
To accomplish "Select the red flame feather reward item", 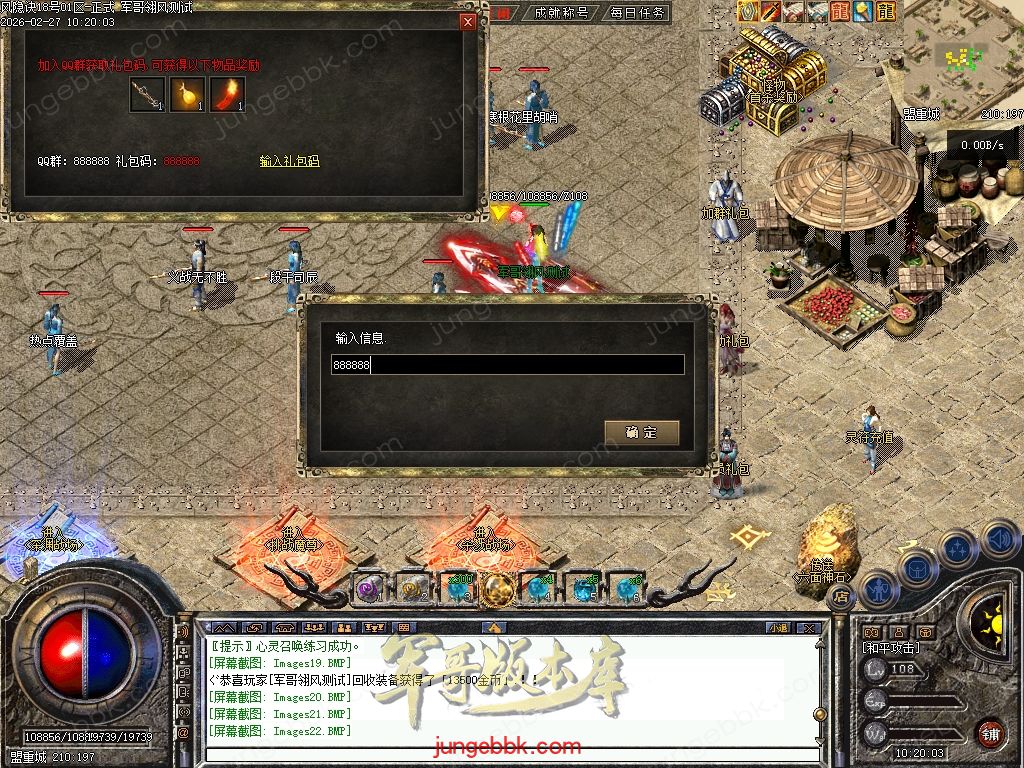I will 228,95.
